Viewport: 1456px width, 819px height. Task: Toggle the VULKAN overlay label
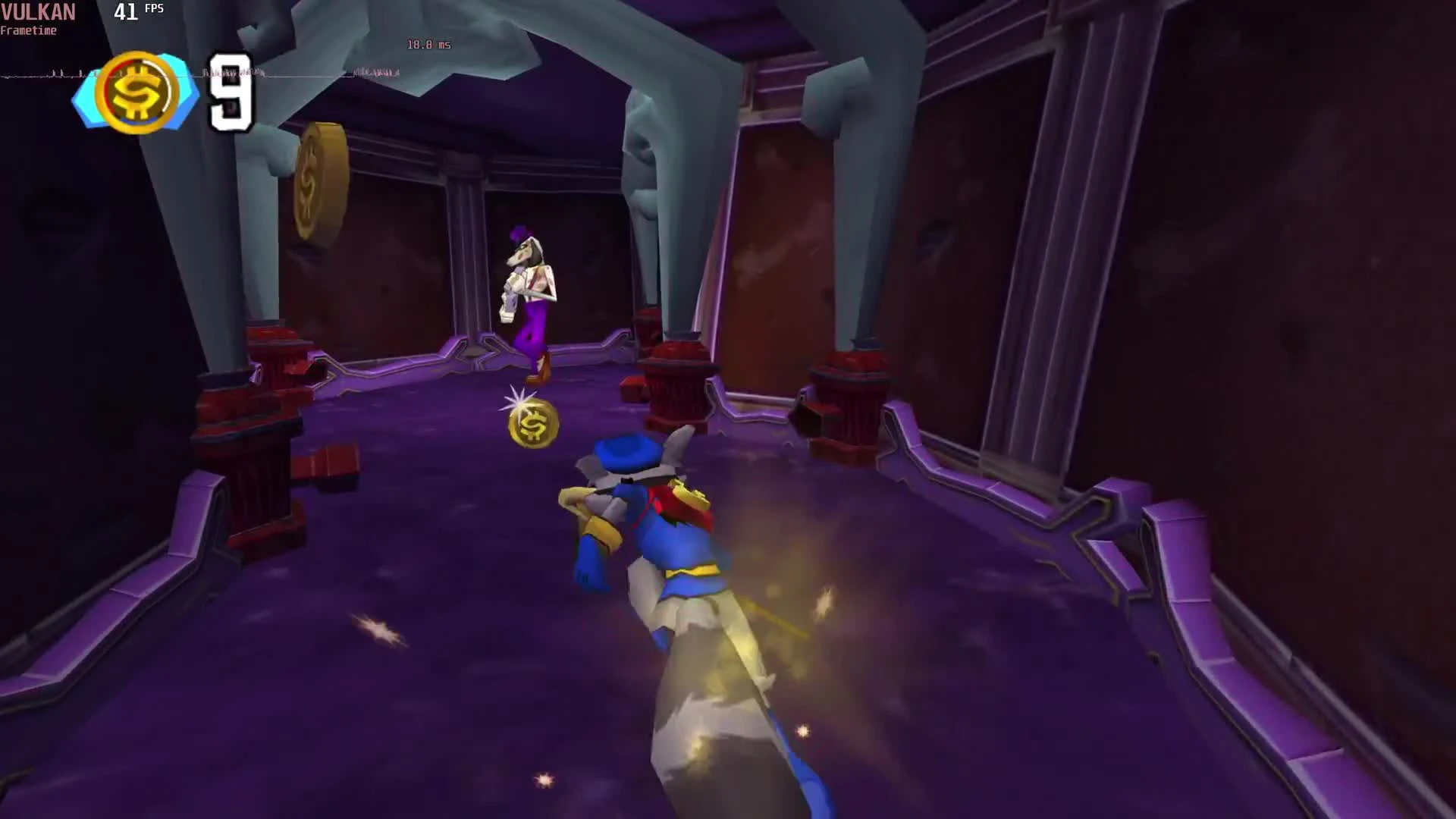[38, 12]
